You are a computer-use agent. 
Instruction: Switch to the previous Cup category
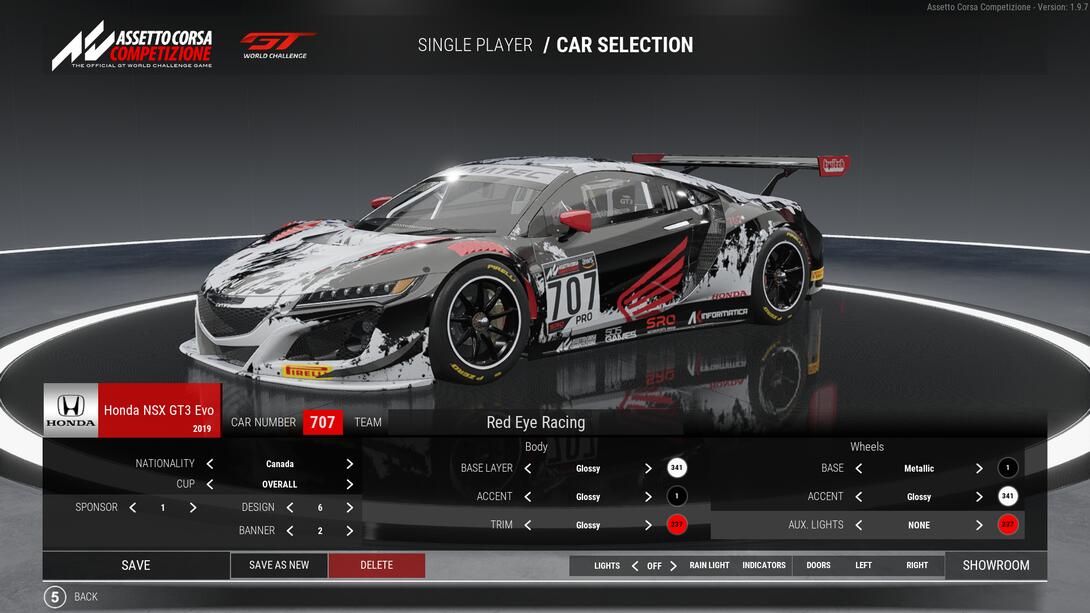click(x=210, y=485)
